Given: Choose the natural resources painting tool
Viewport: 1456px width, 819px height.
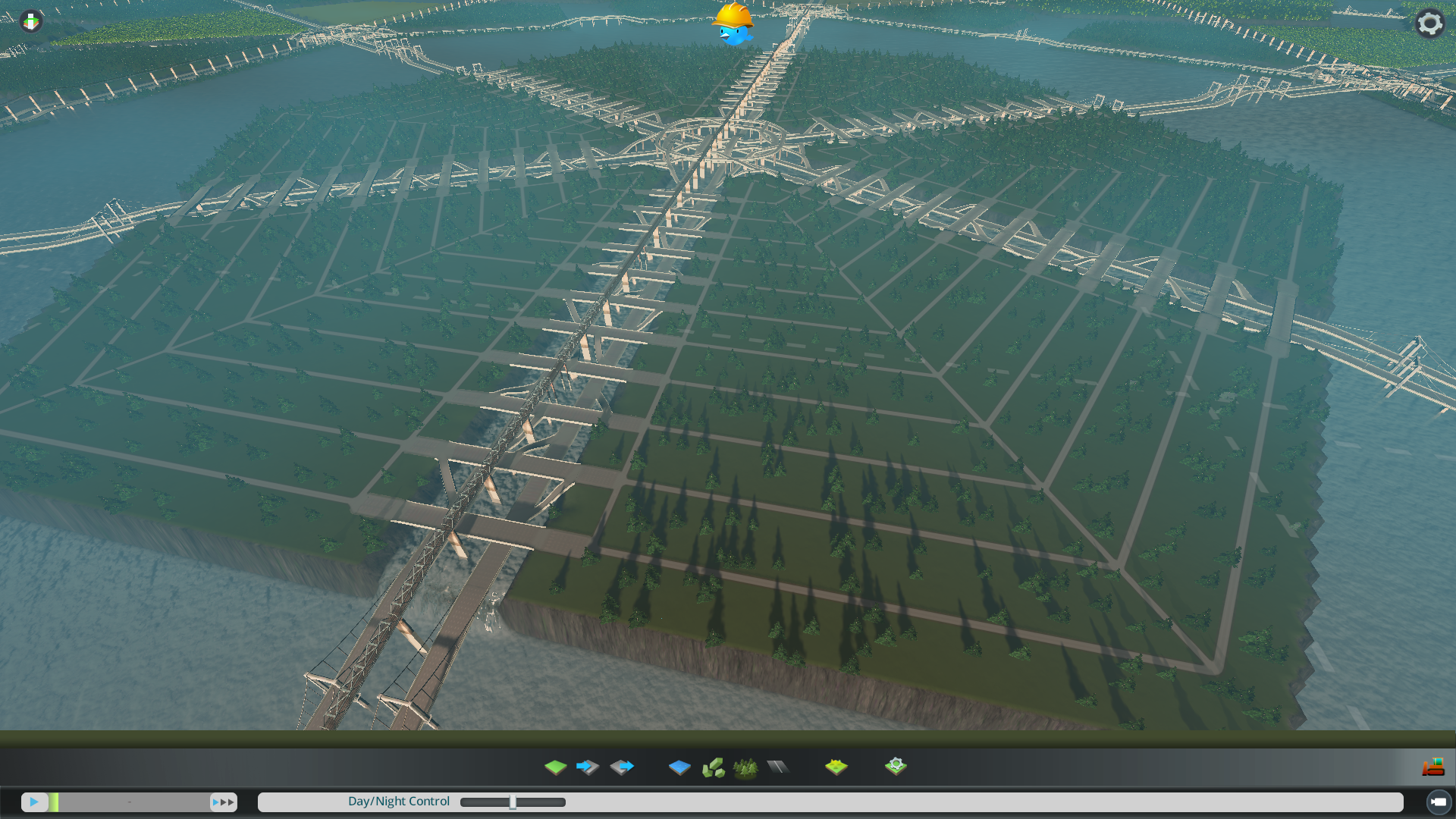Looking at the screenshot, I should coord(715,767).
